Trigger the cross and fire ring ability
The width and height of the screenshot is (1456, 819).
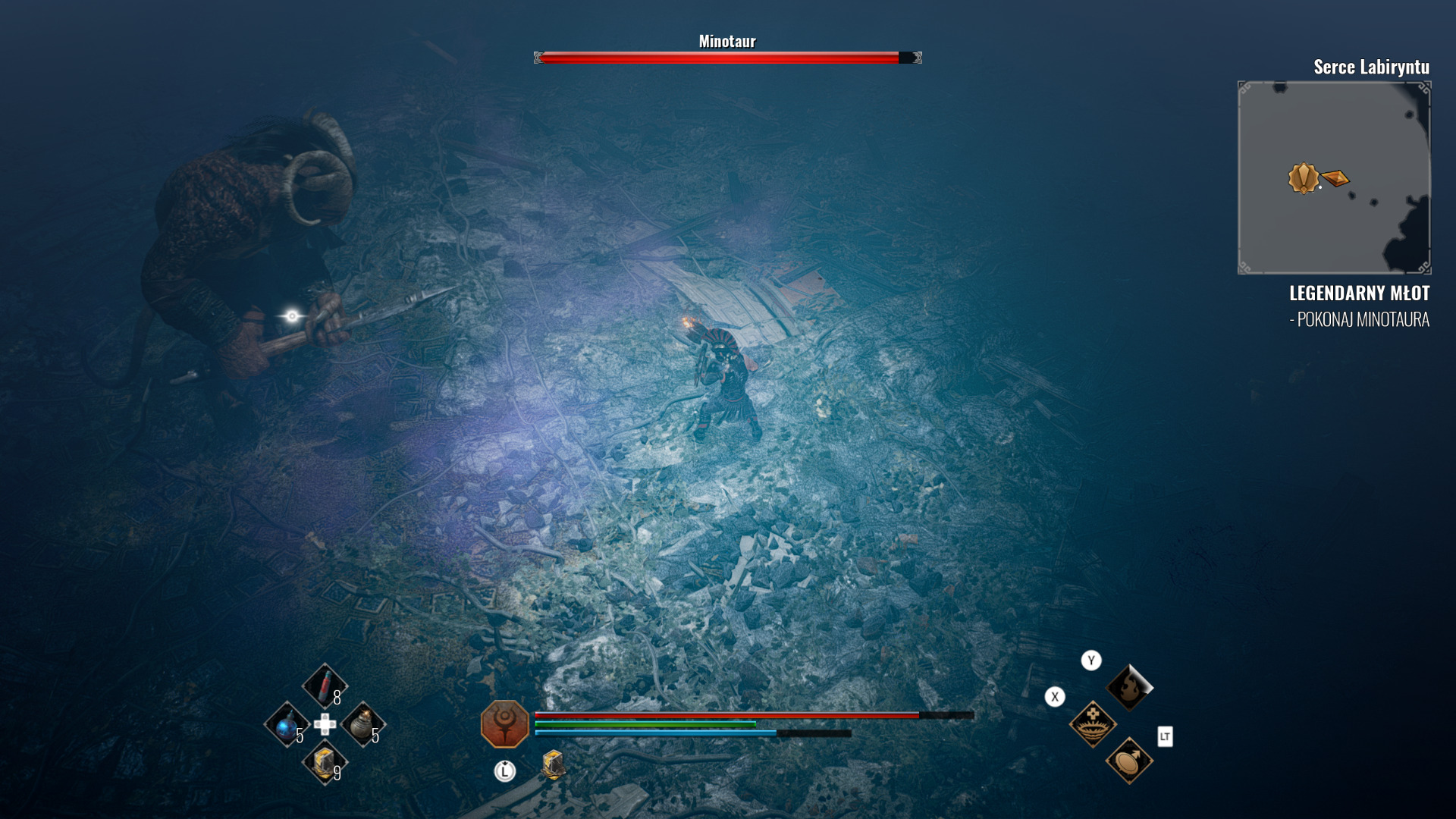1092,723
